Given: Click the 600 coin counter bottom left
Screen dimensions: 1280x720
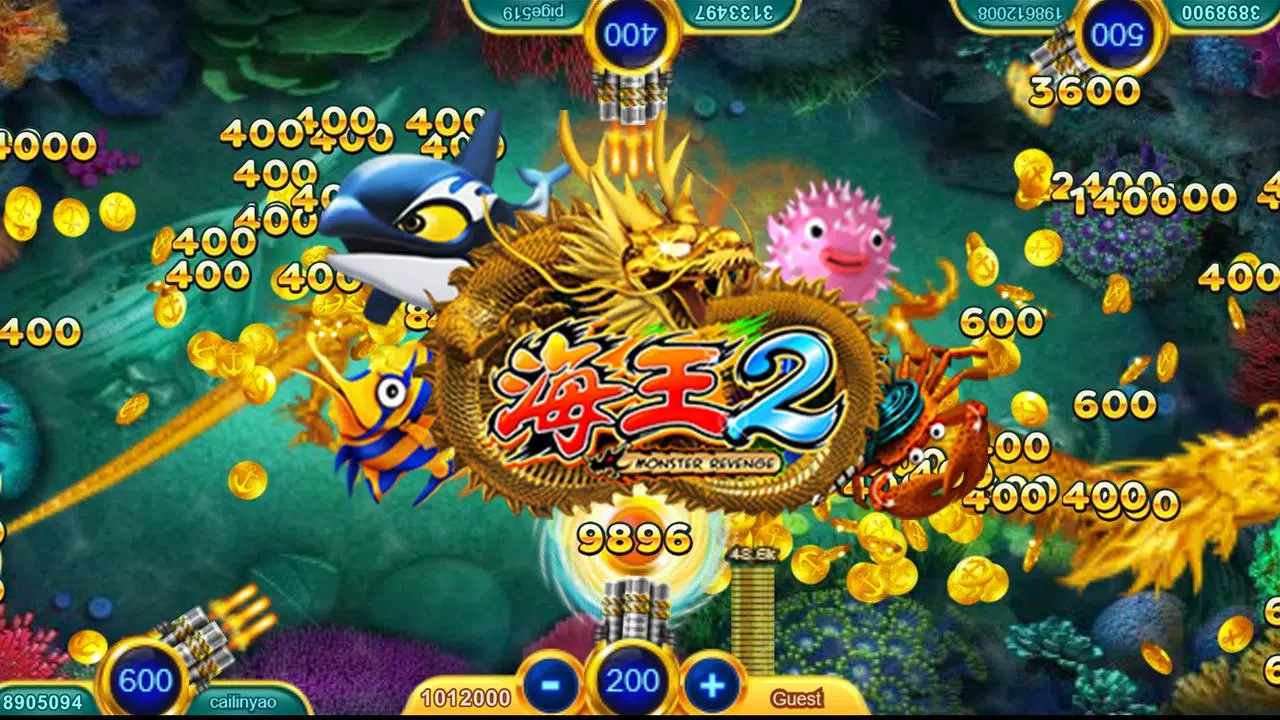Looking at the screenshot, I should click(145, 681).
